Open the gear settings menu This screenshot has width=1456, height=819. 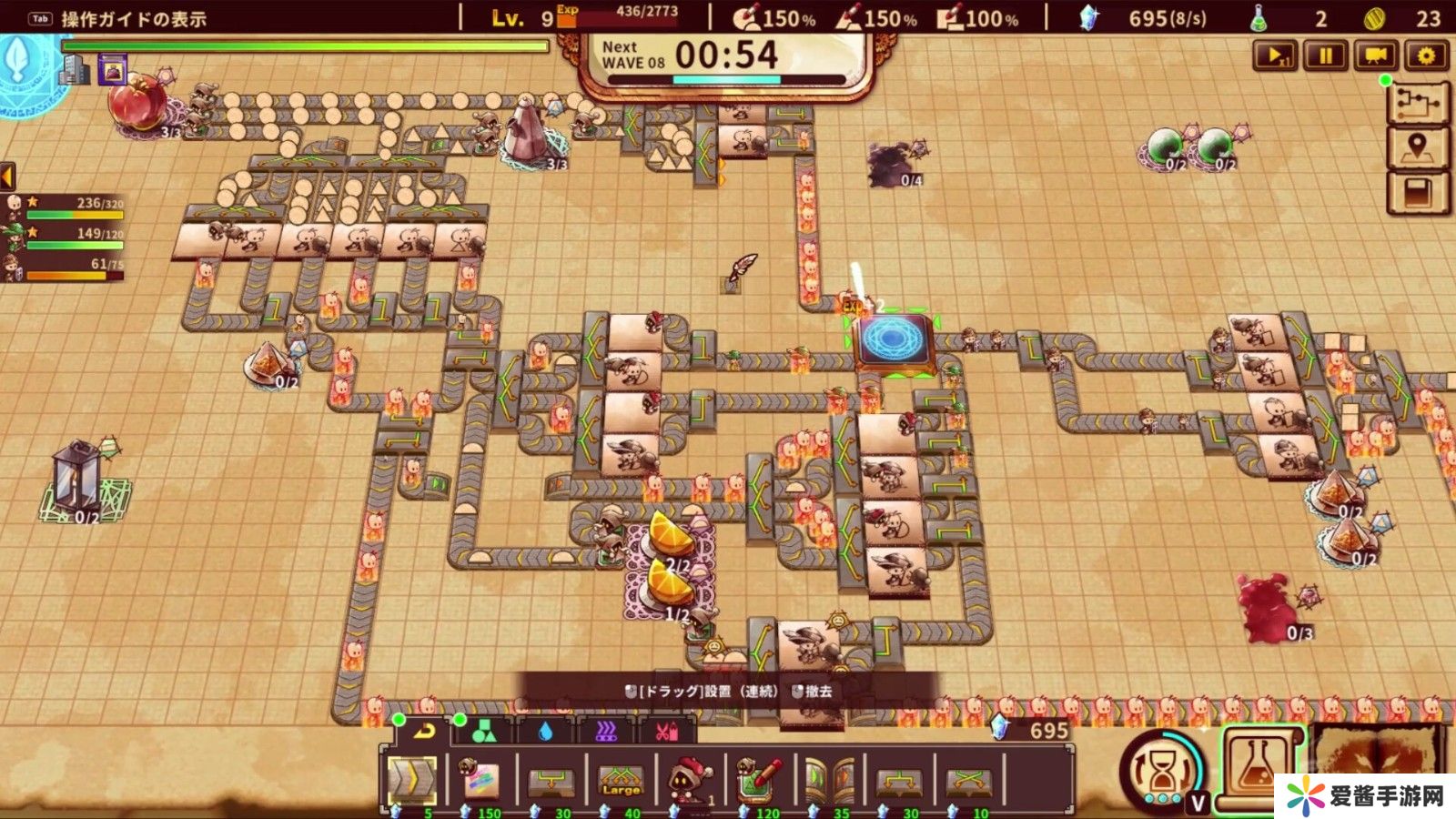point(1426,56)
